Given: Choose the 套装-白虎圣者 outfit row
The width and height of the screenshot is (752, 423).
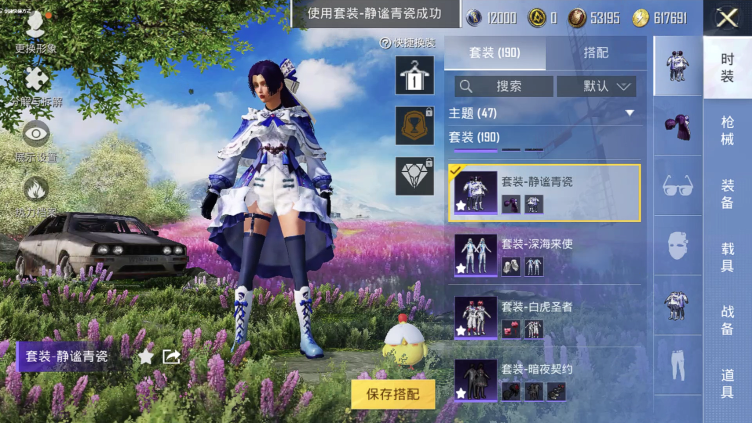Looking at the screenshot, I should (x=545, y=316).
